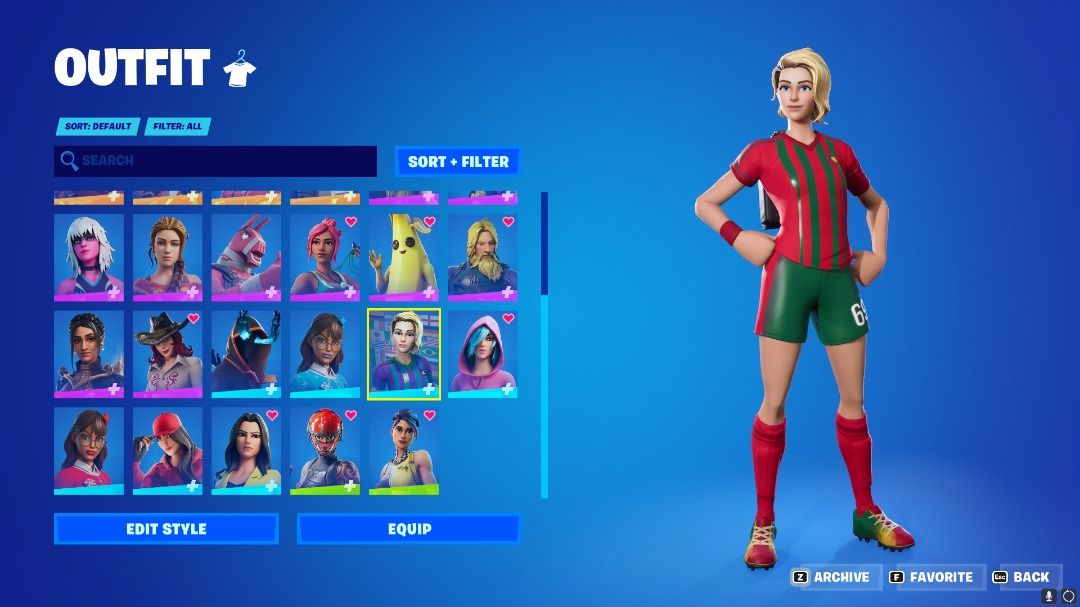Open the Sort + Filter options
The image size is (1080, 607).
pyautogui.click(x=458, y=161)
